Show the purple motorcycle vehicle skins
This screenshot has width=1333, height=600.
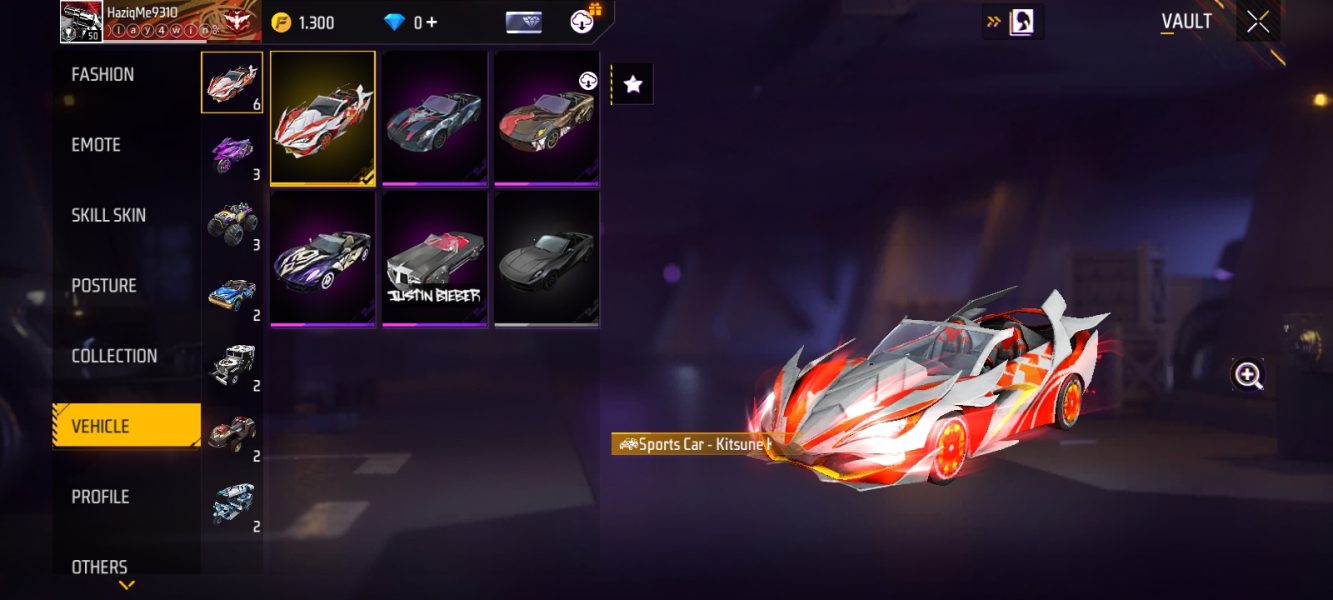(x=232, y=153)
